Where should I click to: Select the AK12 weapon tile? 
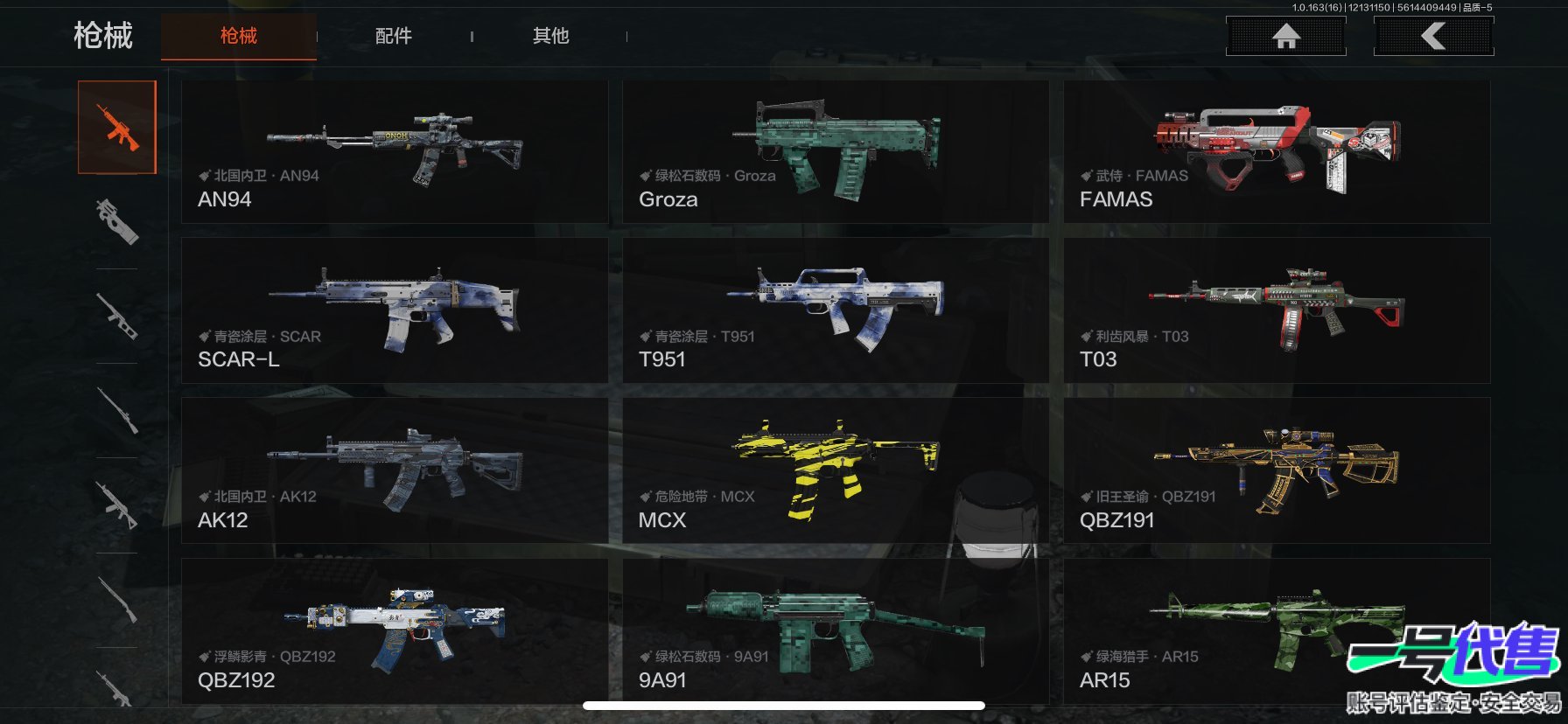click(x=395, y=470)
